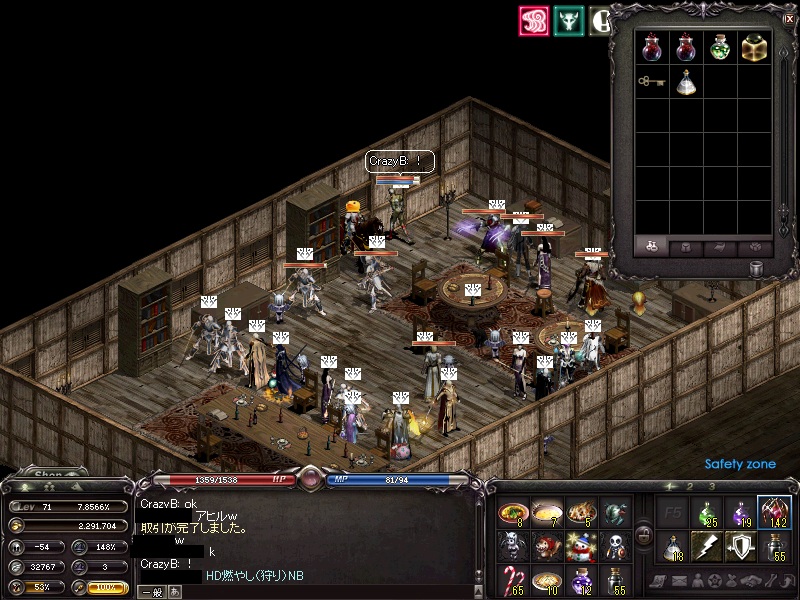
Task: Switch to the potions tab of the inventory
Action: (x=652, y=247)
